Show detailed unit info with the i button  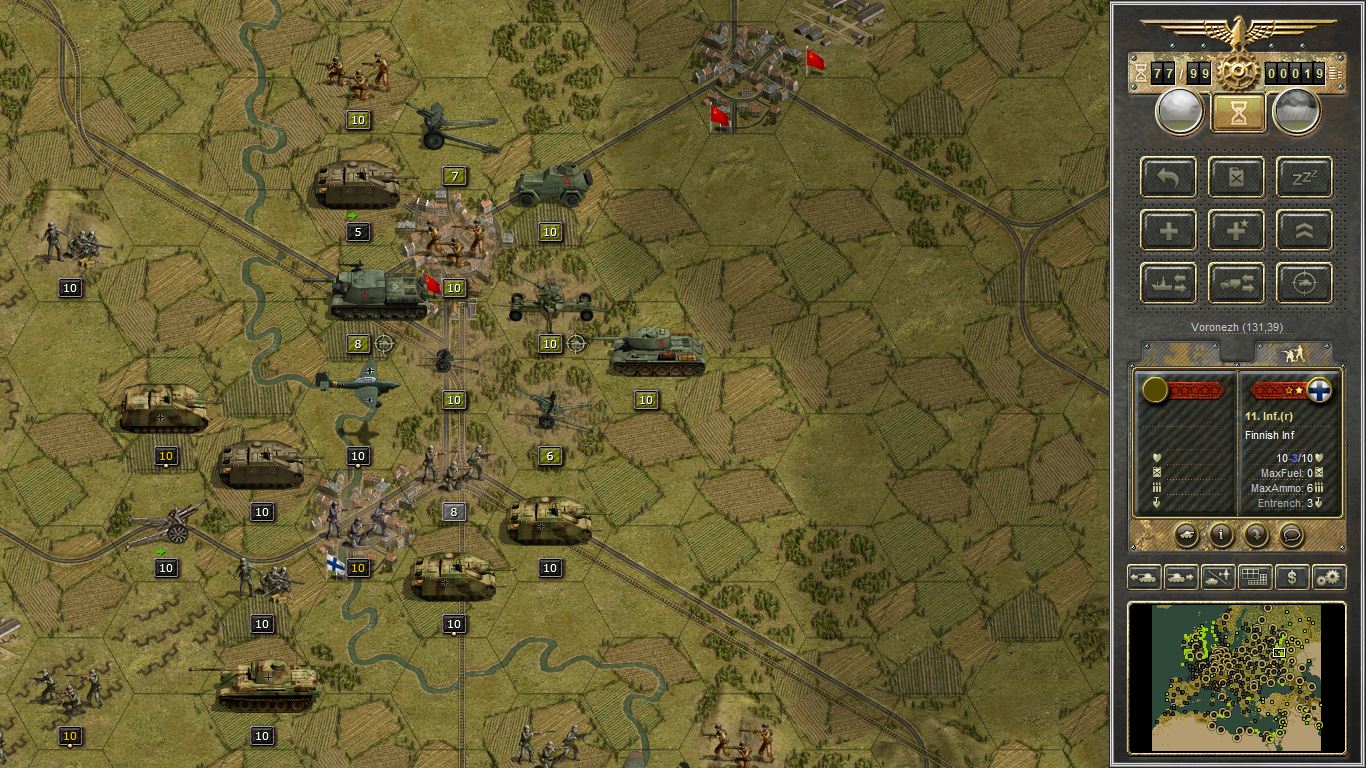(x=1221, y=536)
